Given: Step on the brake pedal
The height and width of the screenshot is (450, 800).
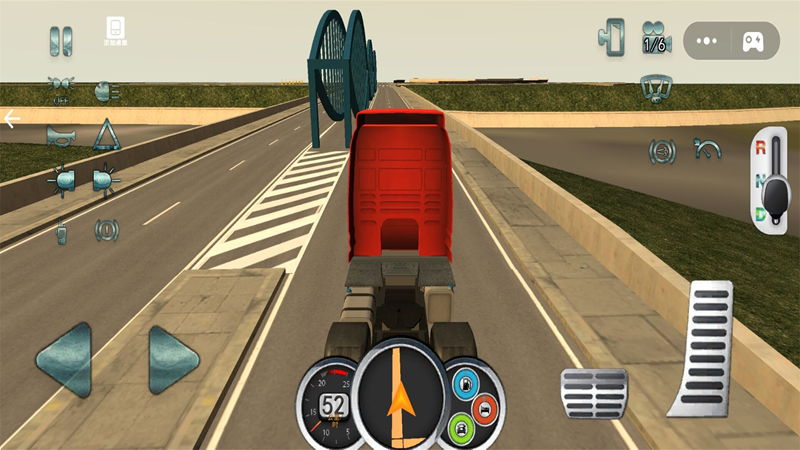Looking at the screenshot, I should [x=593, y=393].
